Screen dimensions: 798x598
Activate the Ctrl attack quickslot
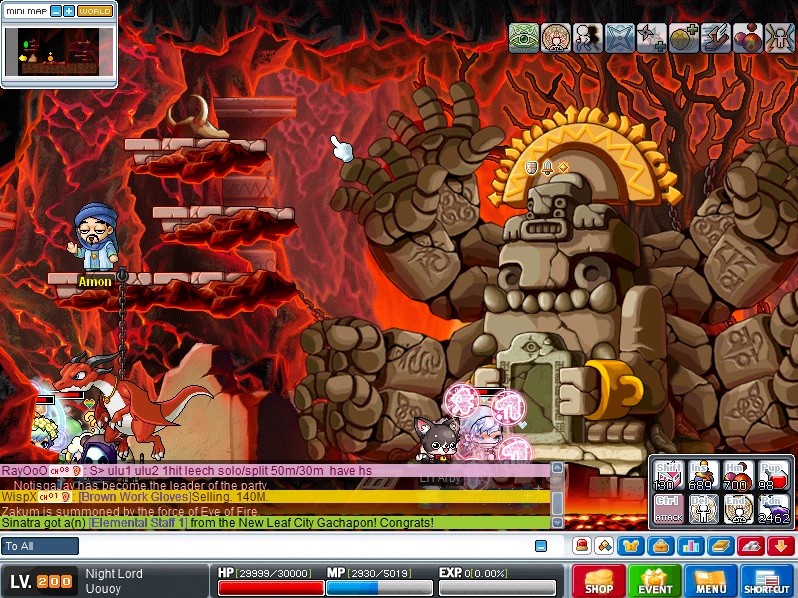coord(667,509)
